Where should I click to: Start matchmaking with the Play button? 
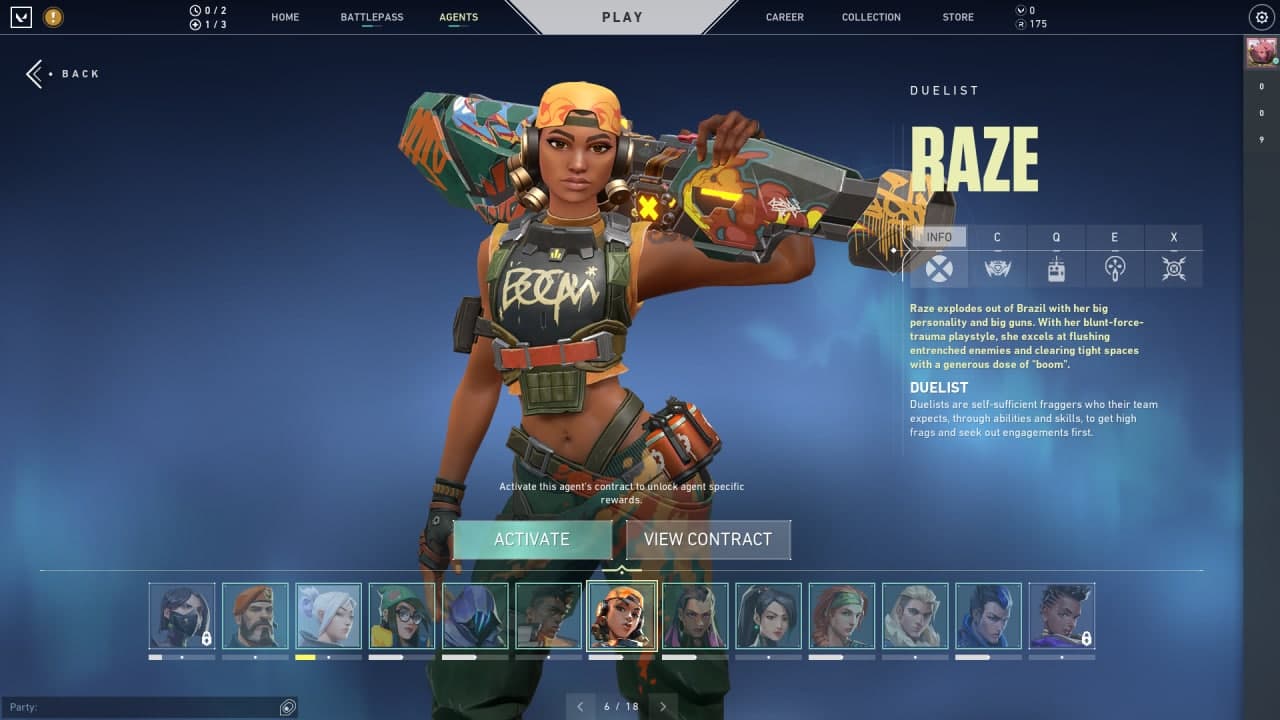(x=622, y=17)
